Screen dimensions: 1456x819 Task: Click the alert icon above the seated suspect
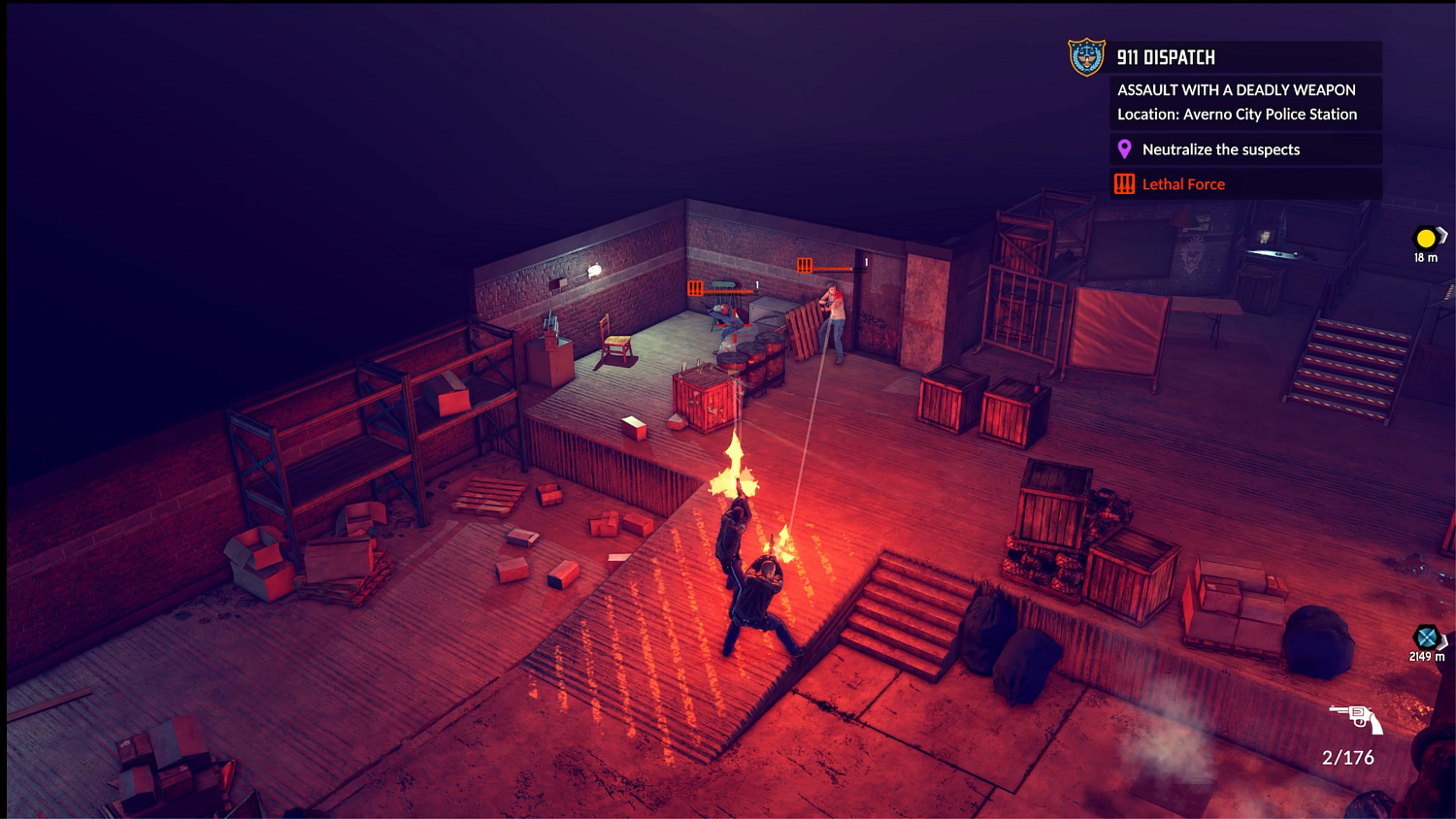pos(695,288)
